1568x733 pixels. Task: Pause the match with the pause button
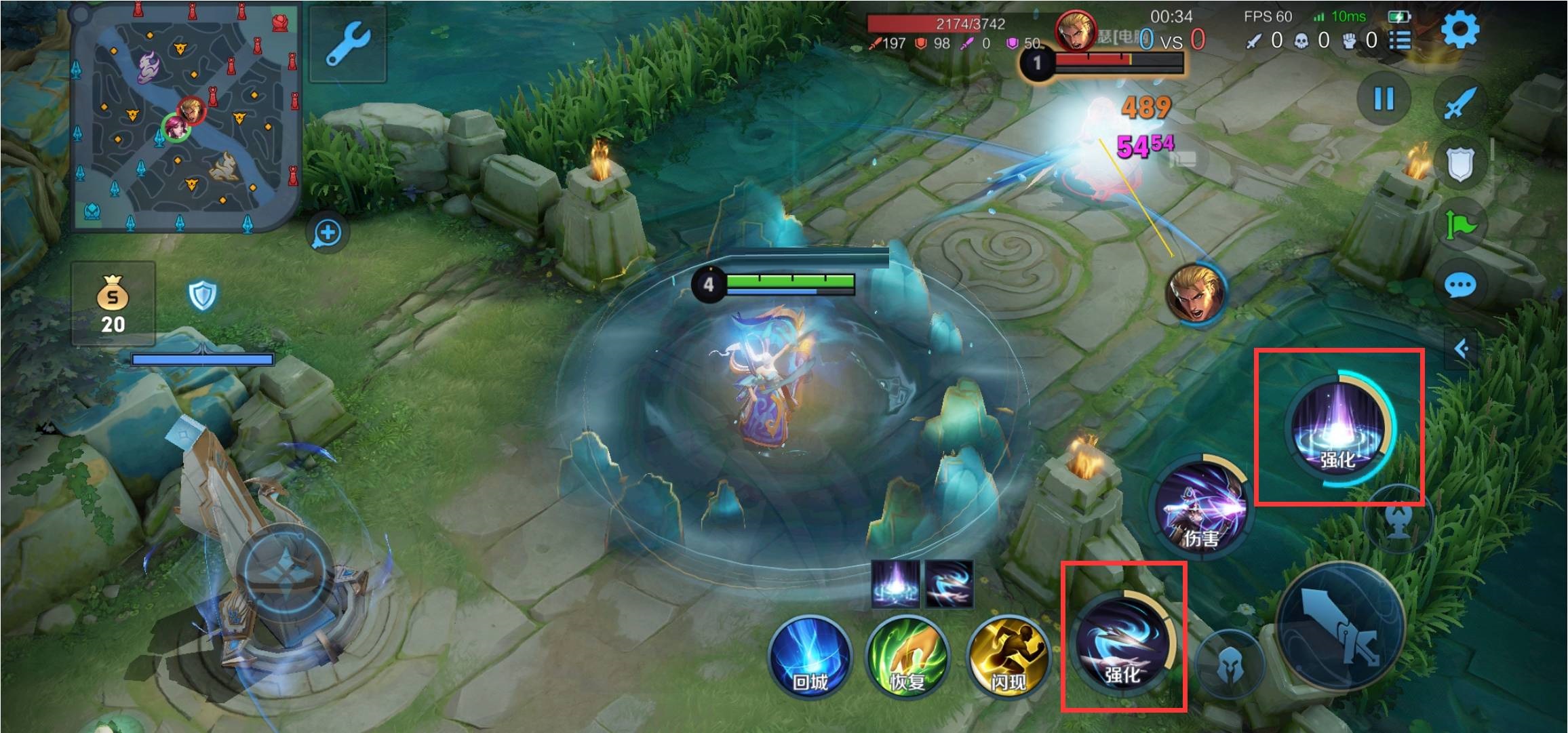pos(1384,99)
